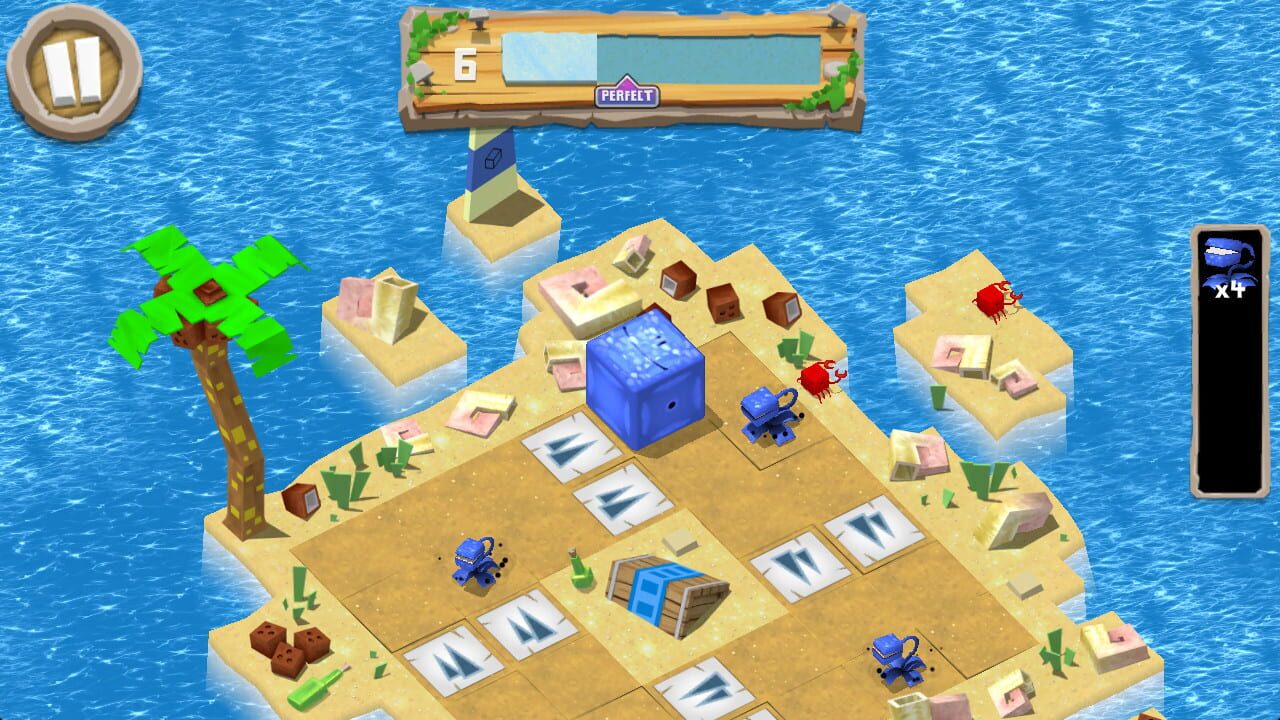This screenshot has height=720, width=1280.
Task: Click the ice cube block on the island
Action: tap(645, 385)
